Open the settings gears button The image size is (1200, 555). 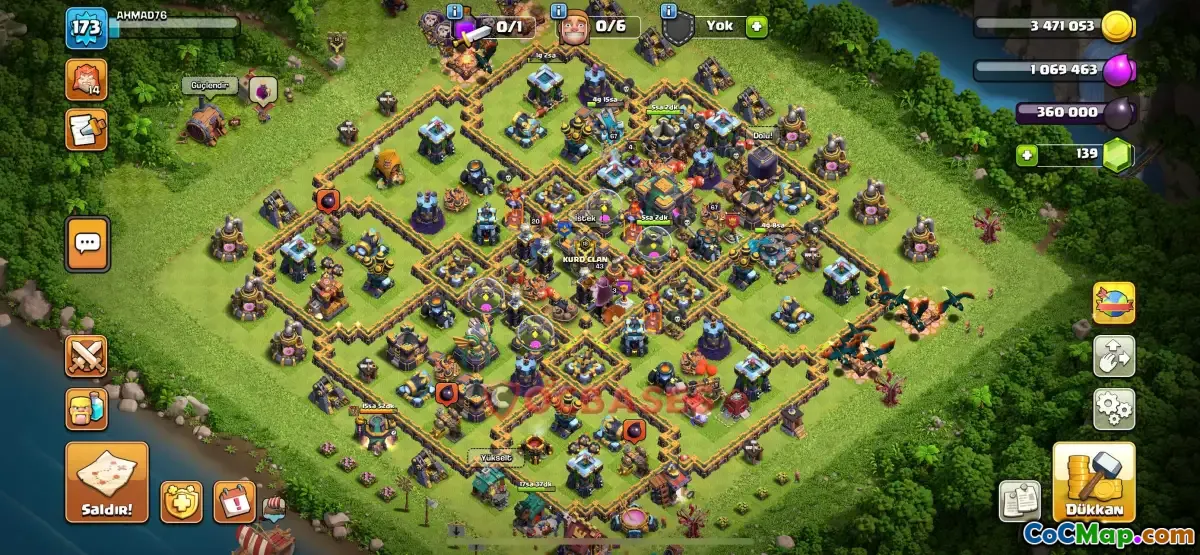click(1113, 408)
